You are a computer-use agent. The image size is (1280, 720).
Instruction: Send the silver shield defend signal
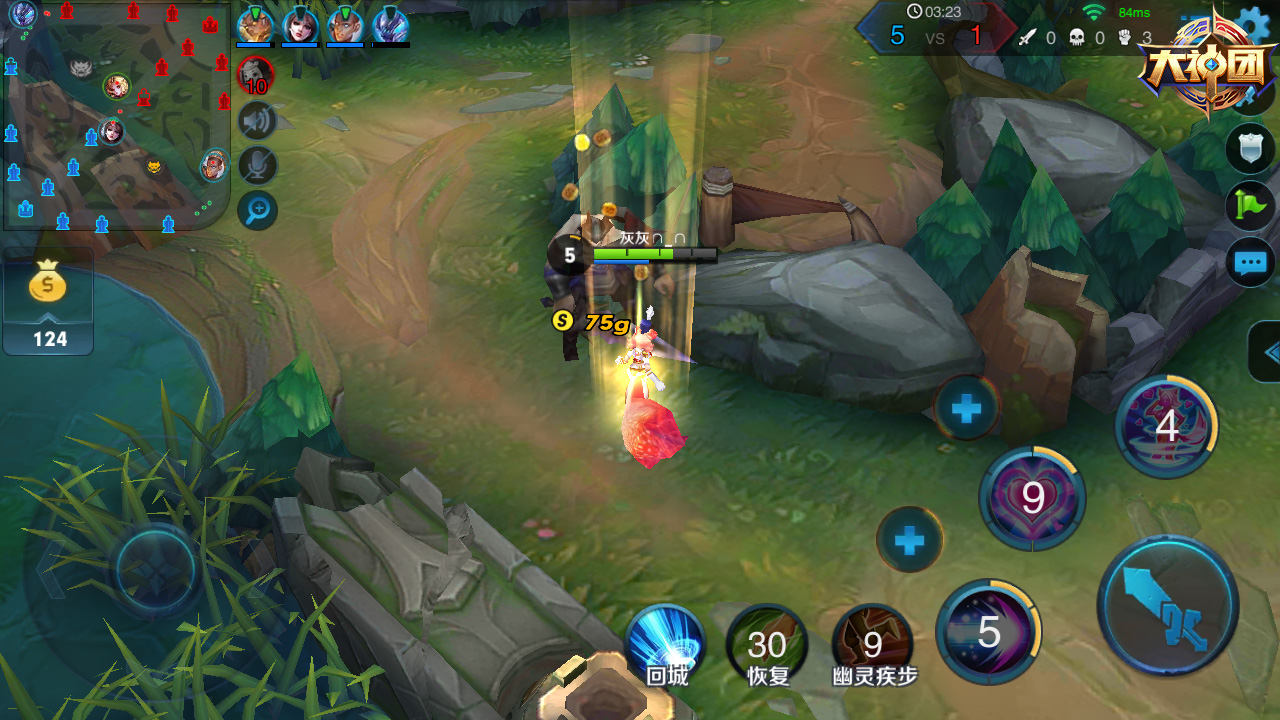[x=1250, y=148]
